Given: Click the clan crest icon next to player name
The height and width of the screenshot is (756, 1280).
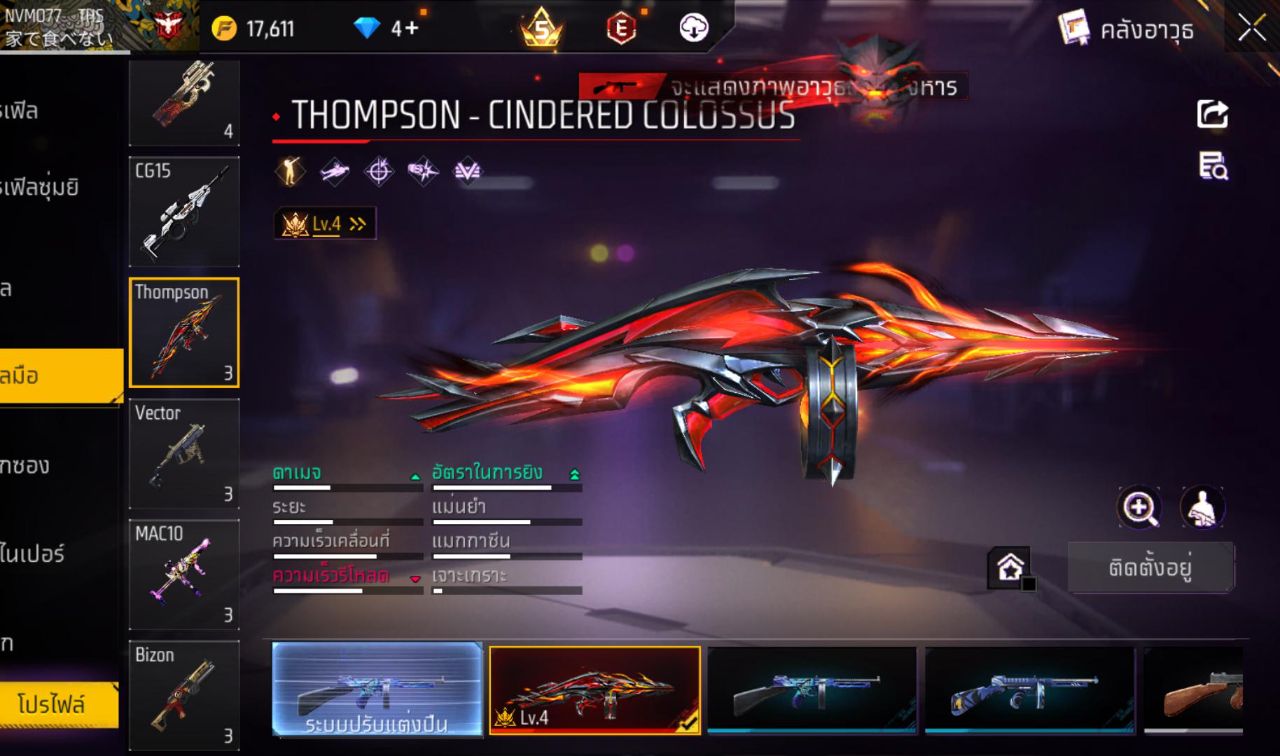Looking at the screenshot, I should click(x=168, y=25).
